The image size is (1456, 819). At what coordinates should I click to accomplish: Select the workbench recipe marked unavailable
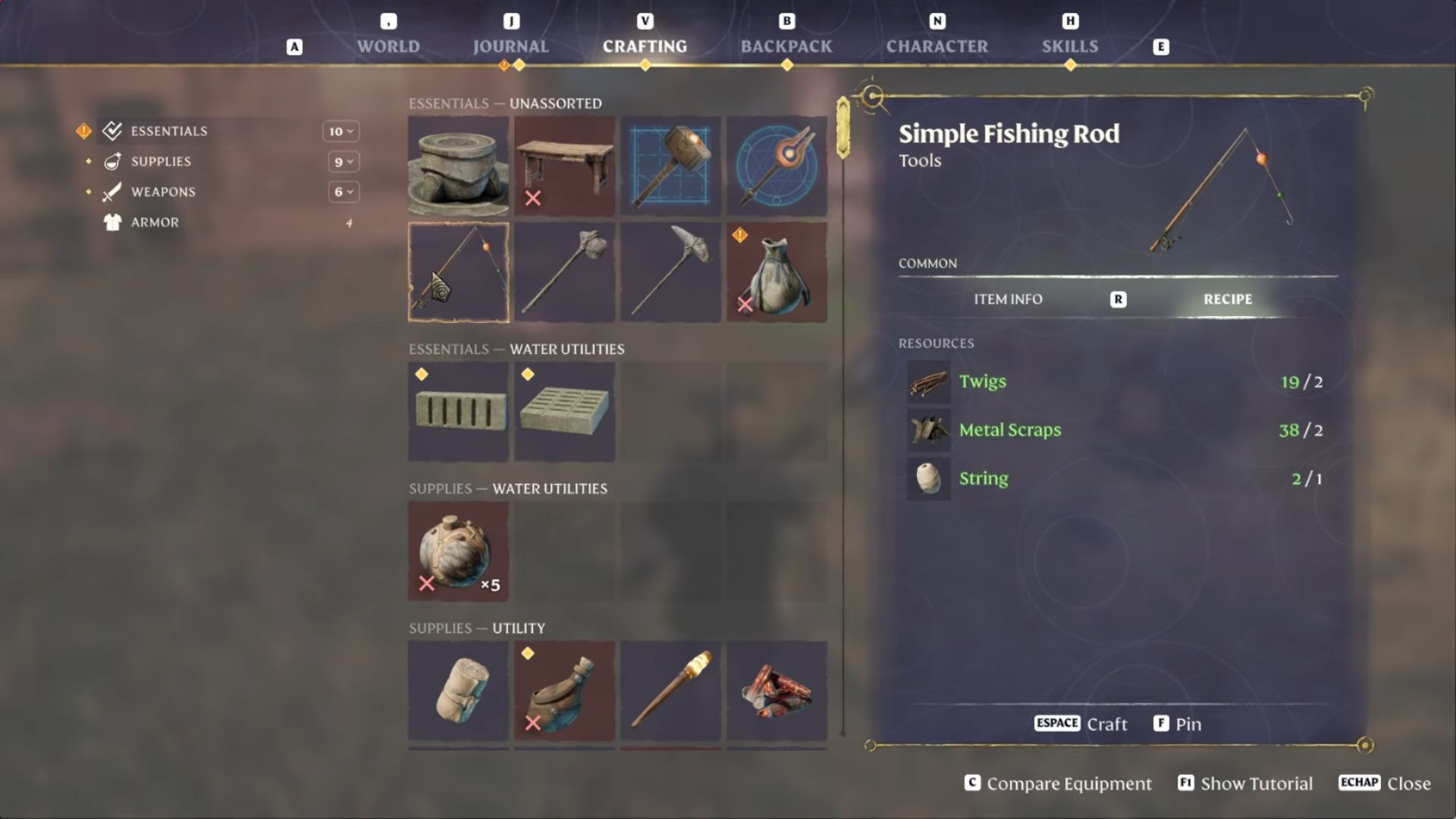tap(564, 165)
